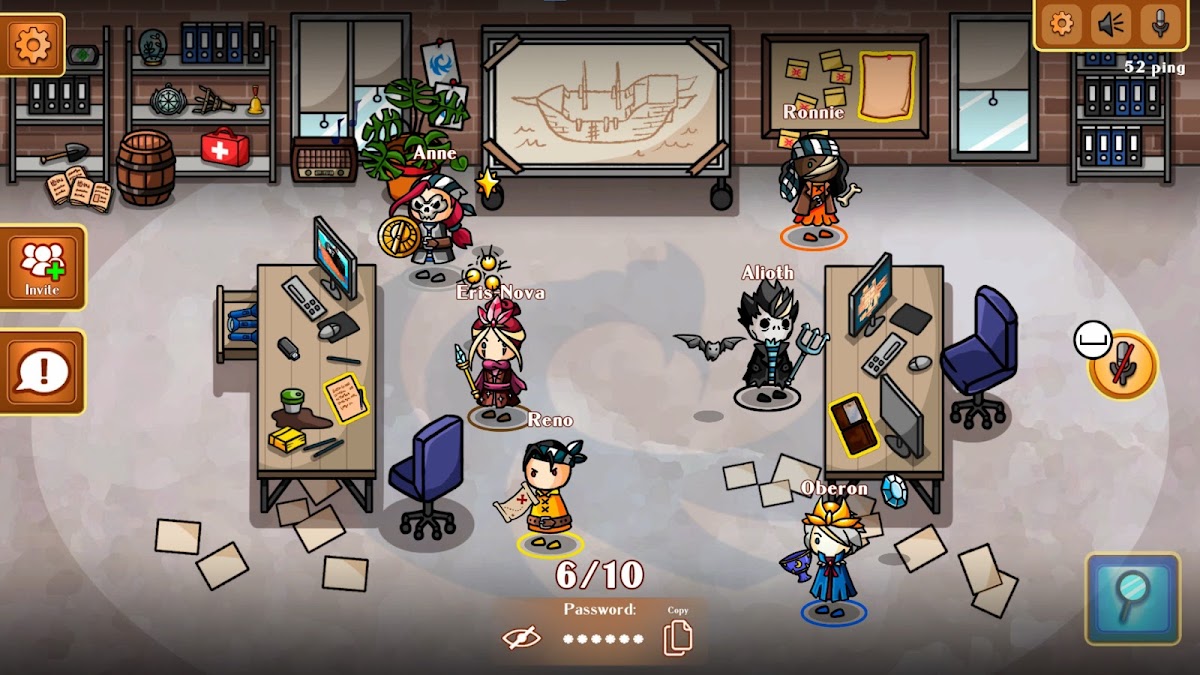Invite players to the lobby
This screenshot has width=1200, height=675.
(x=42, y=267)
